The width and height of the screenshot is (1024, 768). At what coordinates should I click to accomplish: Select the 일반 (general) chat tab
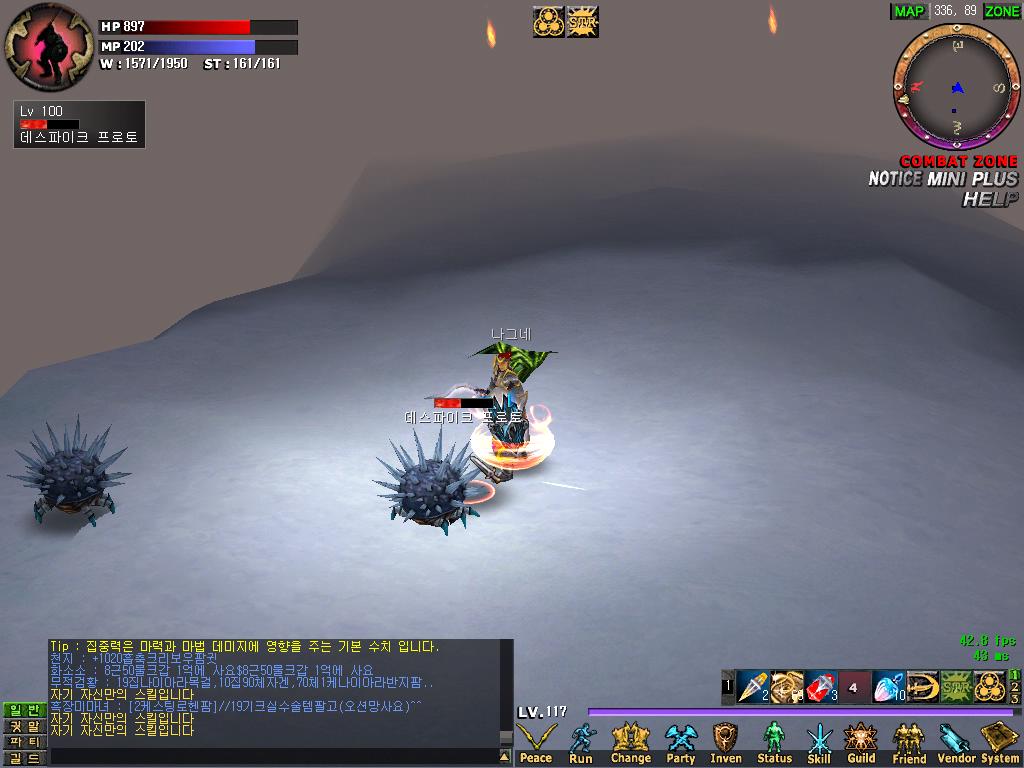coord(24,709)
